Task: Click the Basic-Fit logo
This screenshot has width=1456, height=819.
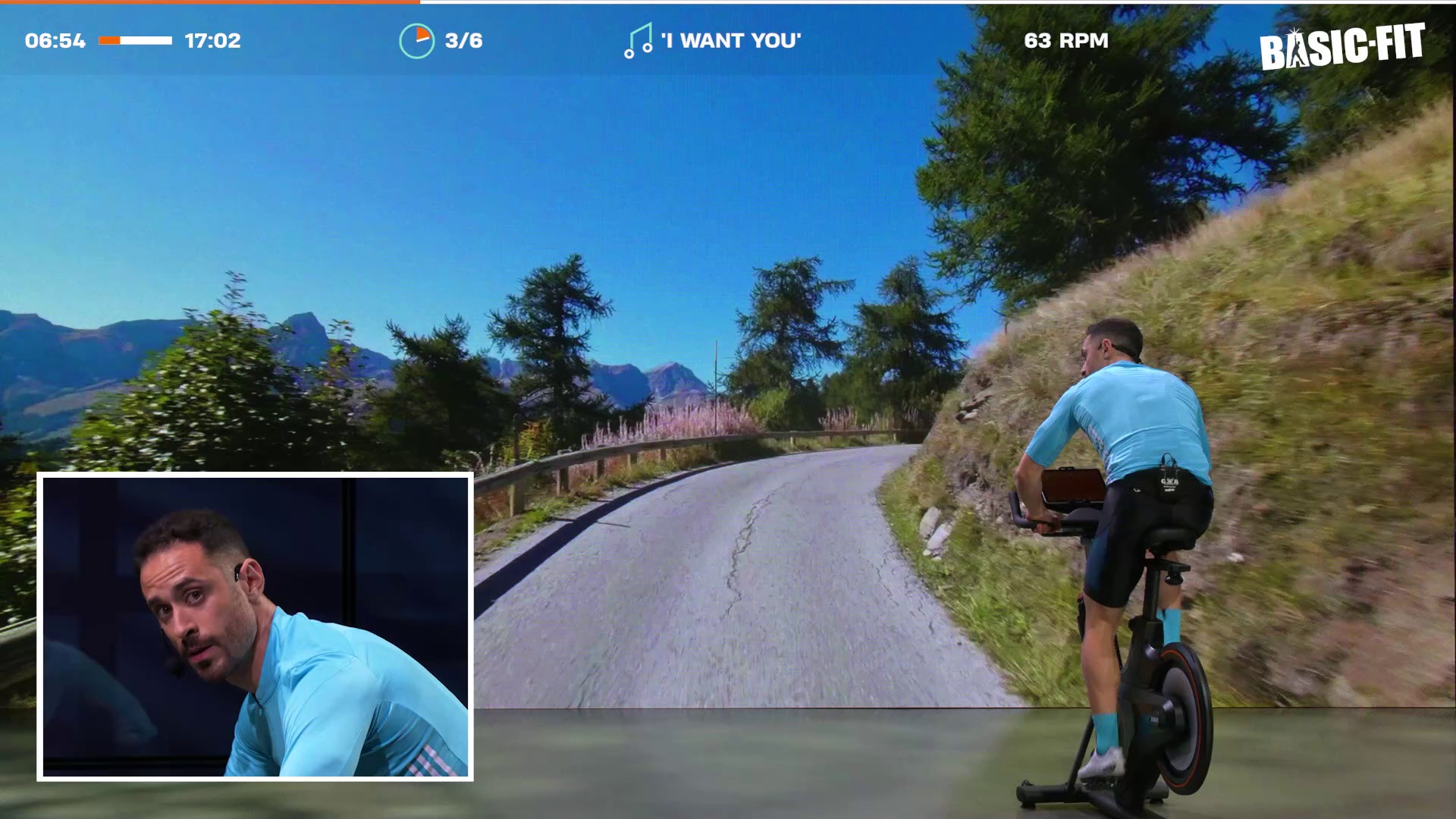Action: pyautogui.click(x=1341, y=47)
